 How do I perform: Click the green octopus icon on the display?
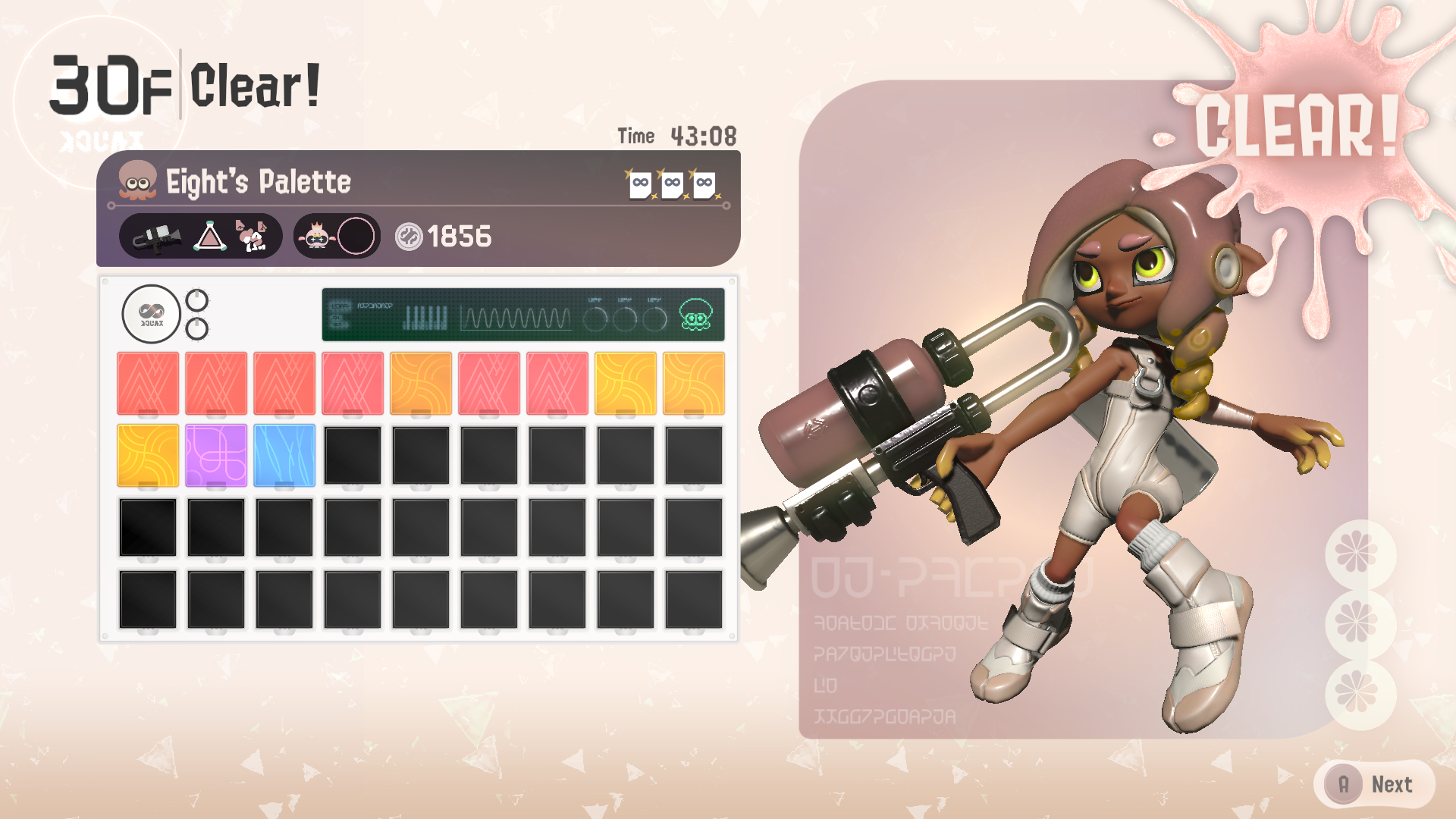pos(695,314)
